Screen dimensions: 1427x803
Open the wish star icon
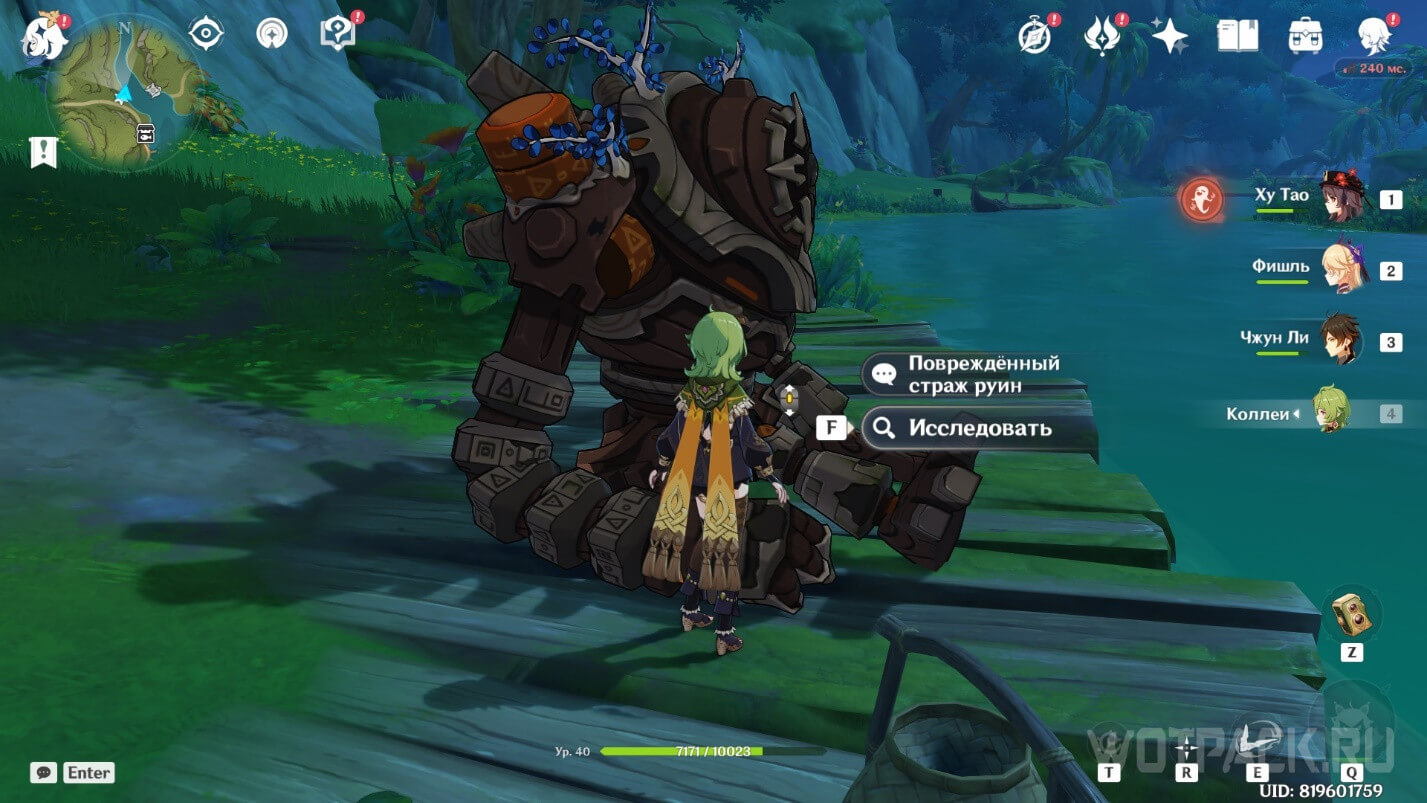(x=1169, y=36)
